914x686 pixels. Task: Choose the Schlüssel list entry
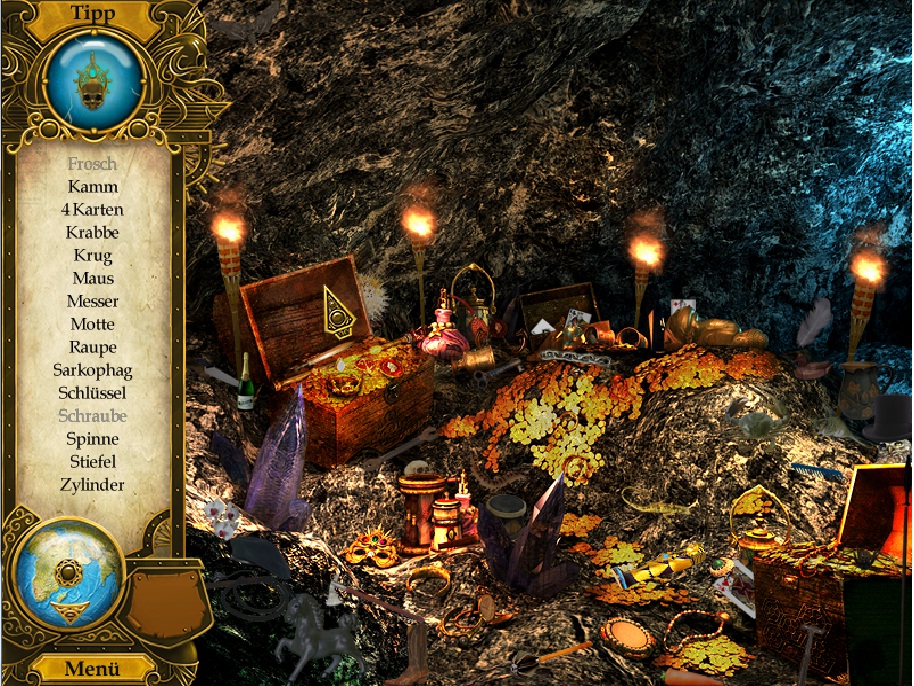(93, 393)
